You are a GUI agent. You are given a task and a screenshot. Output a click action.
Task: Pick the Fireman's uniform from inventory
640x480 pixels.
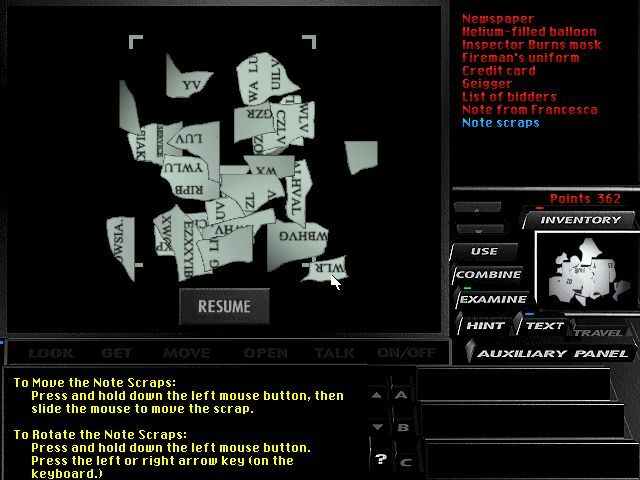click(x=520, y=58)
